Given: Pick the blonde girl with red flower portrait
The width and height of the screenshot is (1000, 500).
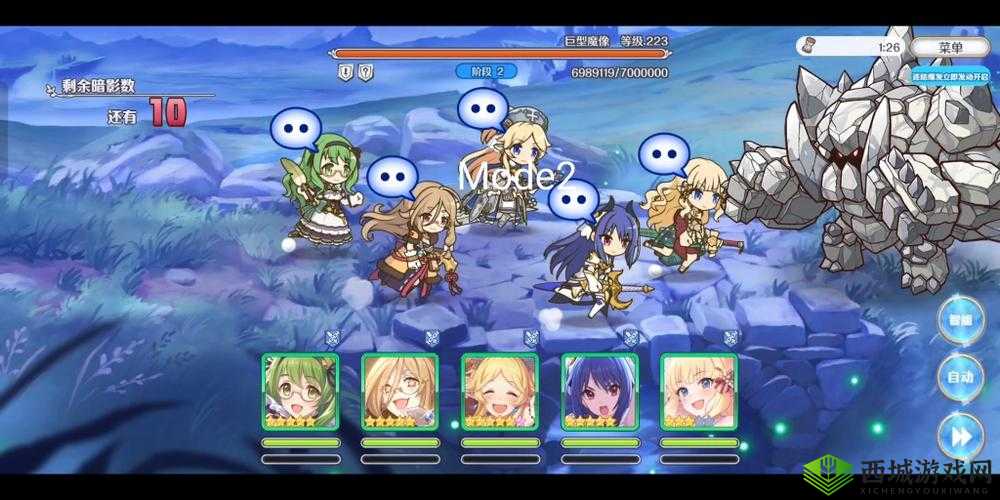Looking at the screenshot, I should coord(699,392).
